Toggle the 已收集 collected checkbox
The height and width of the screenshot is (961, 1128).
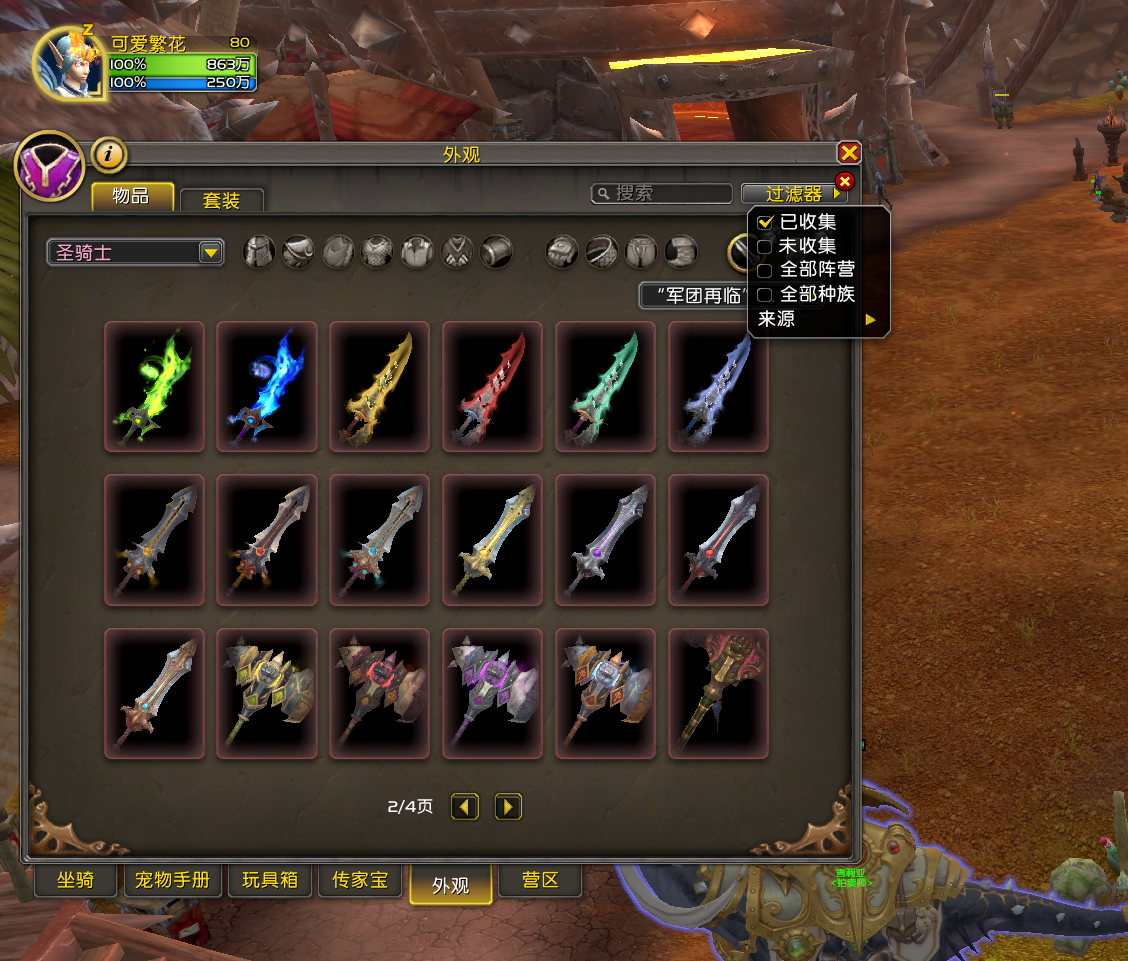click(x=766, y=222)
